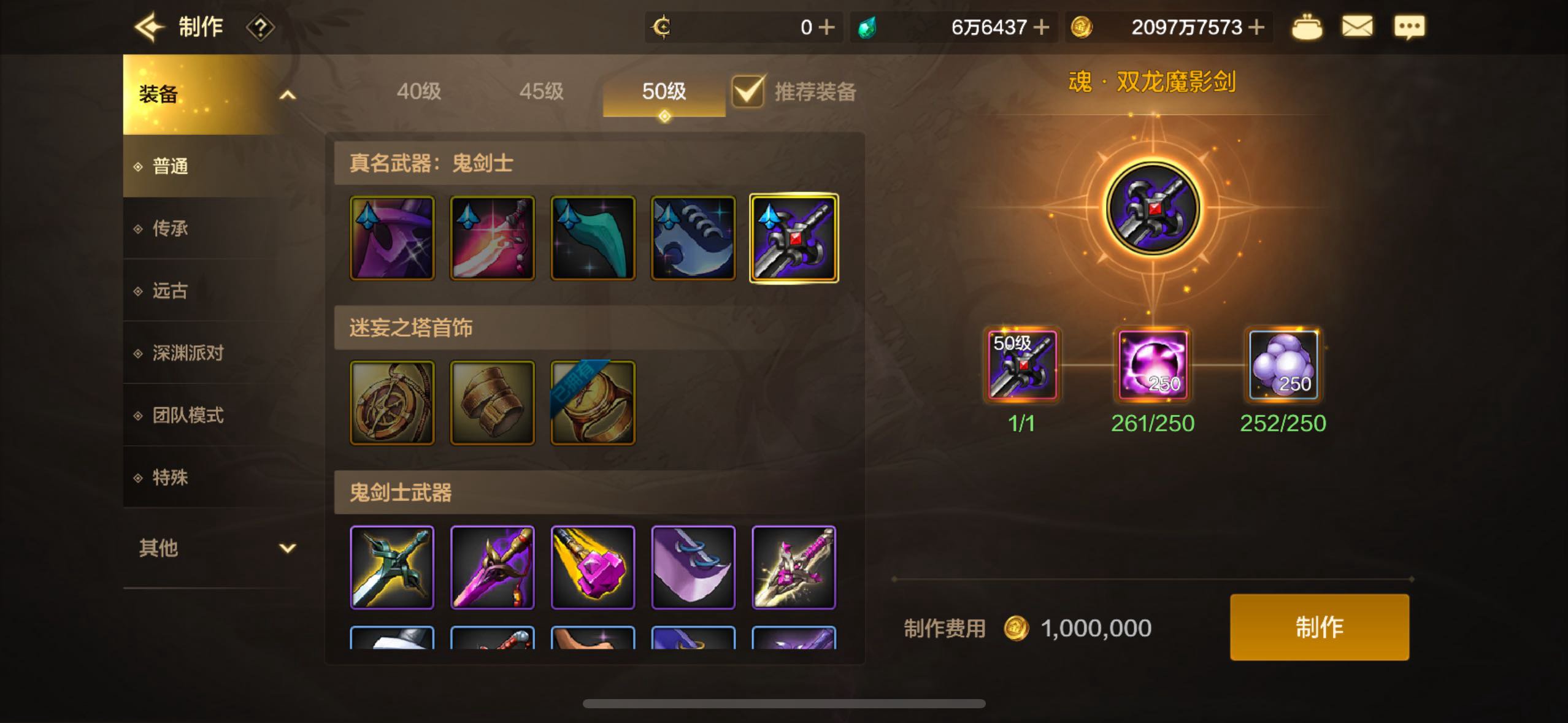Choose the 远古 category
This screenshot has width=1568, height=723.
click(170, 290)
